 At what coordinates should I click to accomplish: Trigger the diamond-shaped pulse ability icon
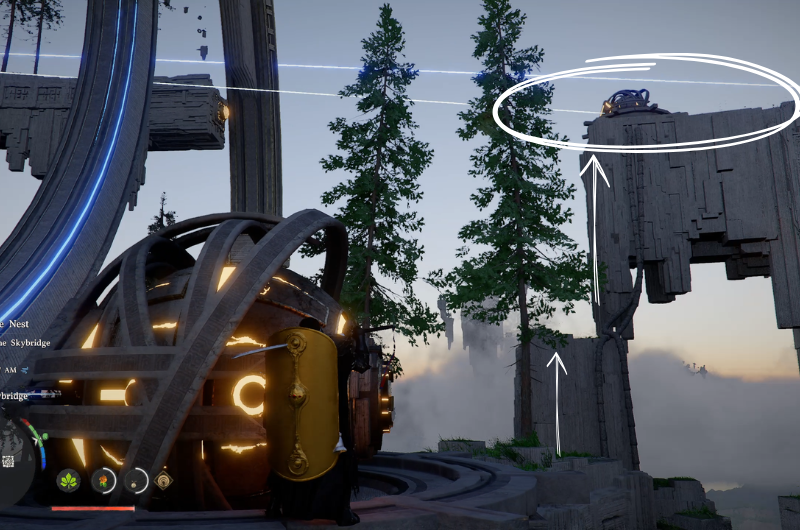[x=164, y=481]
